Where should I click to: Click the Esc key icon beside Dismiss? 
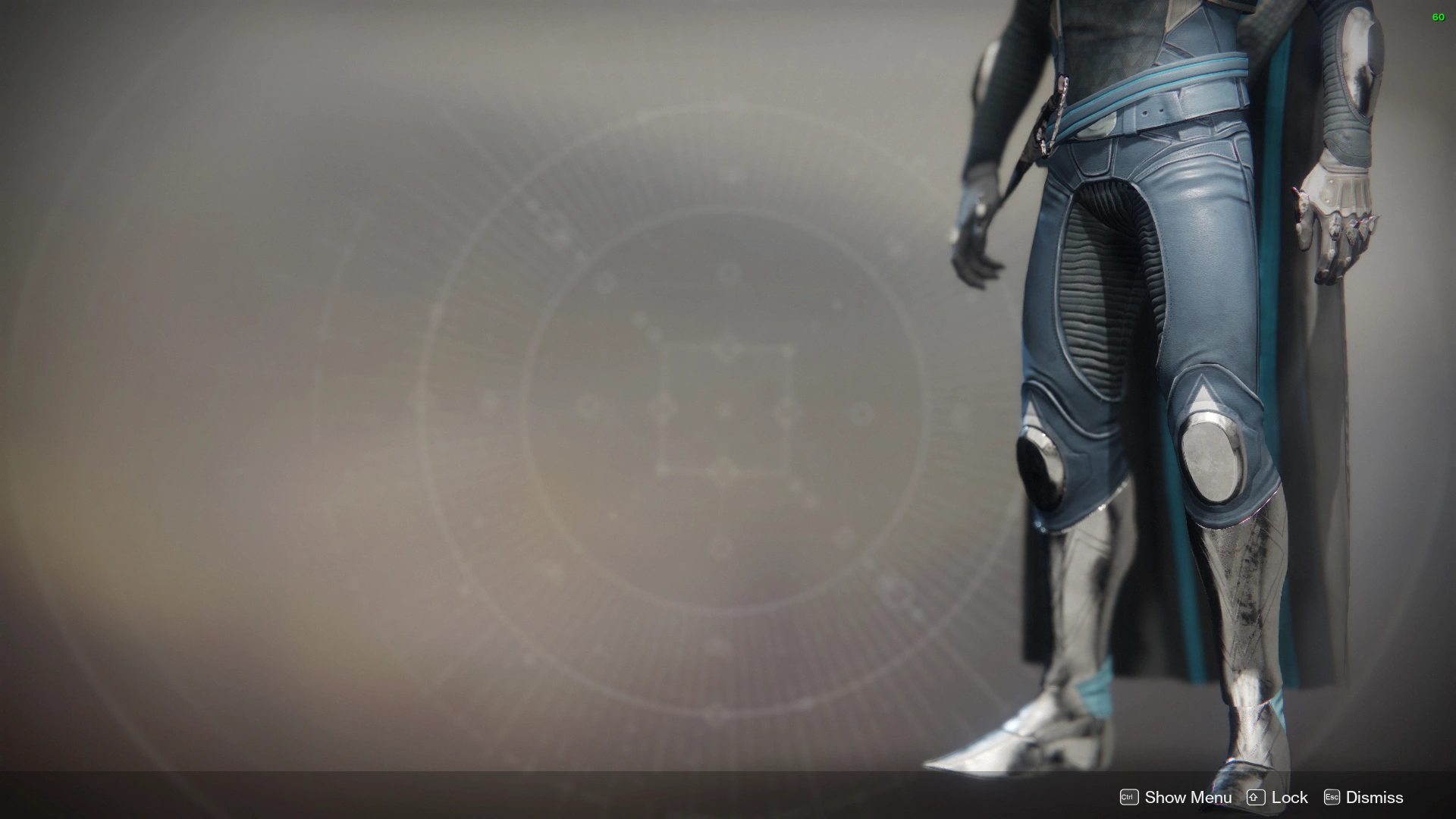click(1331, 797)
